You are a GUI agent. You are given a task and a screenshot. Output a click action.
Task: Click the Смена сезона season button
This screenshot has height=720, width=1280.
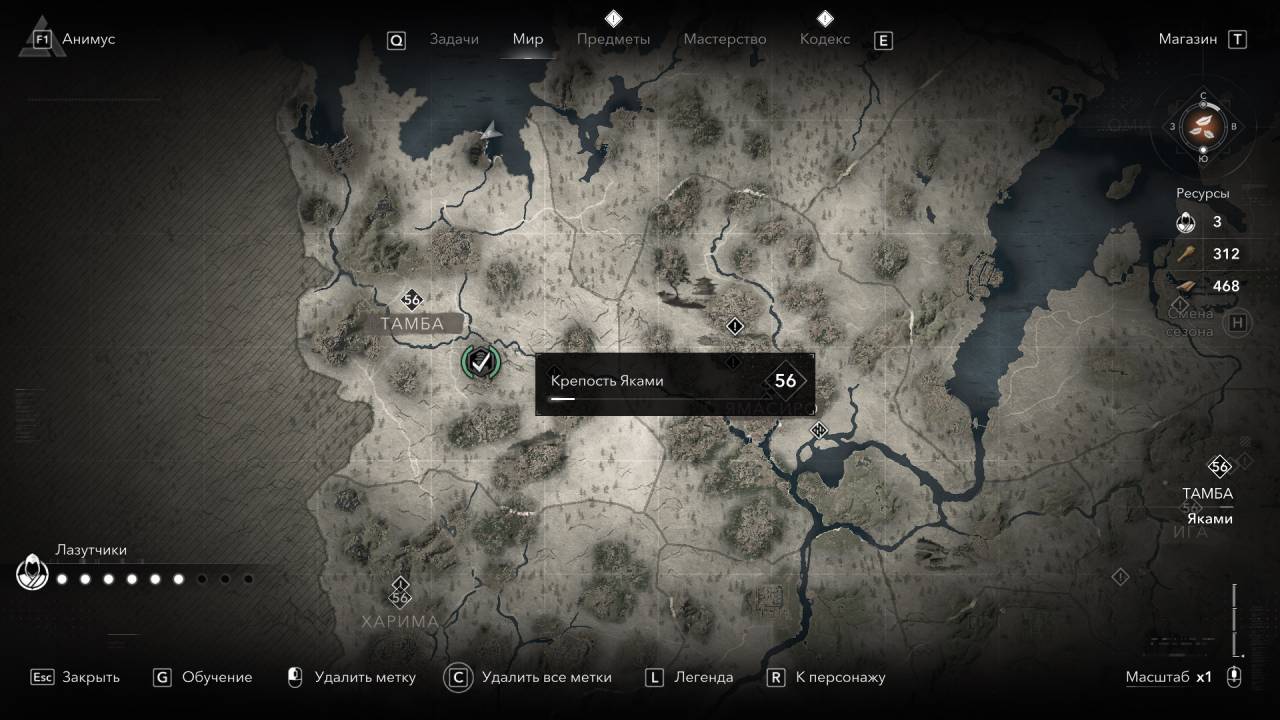click(x=1238, y=322)
